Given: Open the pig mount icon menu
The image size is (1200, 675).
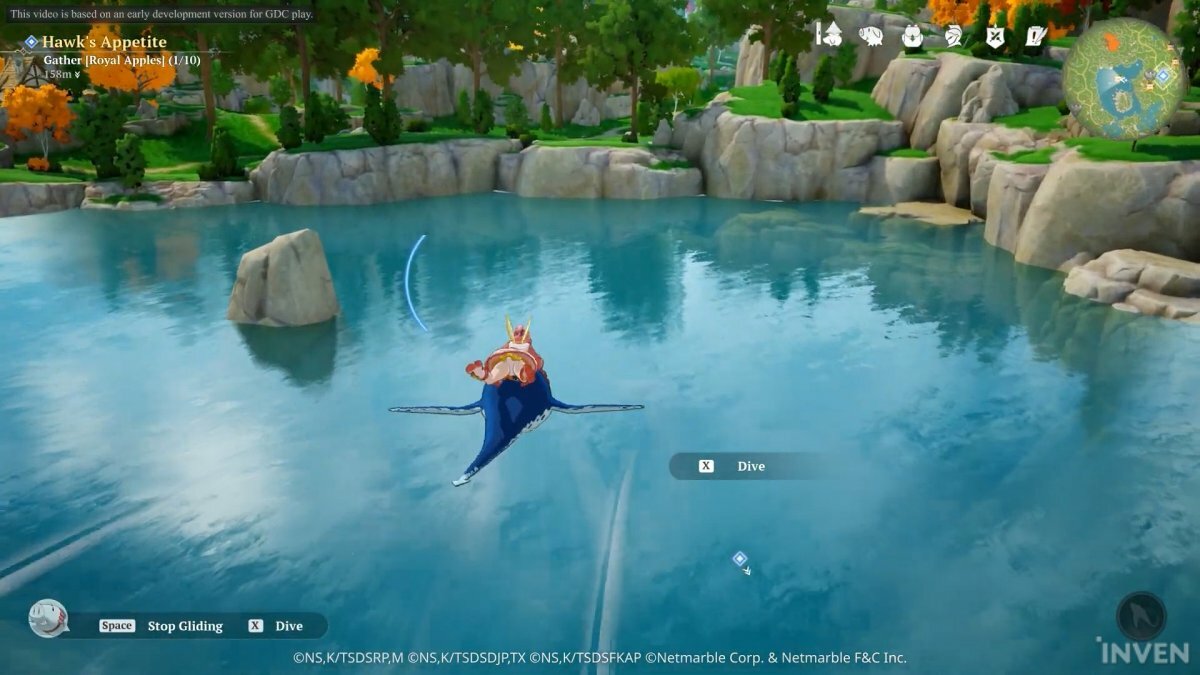Looking at the screenshot, I should click(870, 36).
